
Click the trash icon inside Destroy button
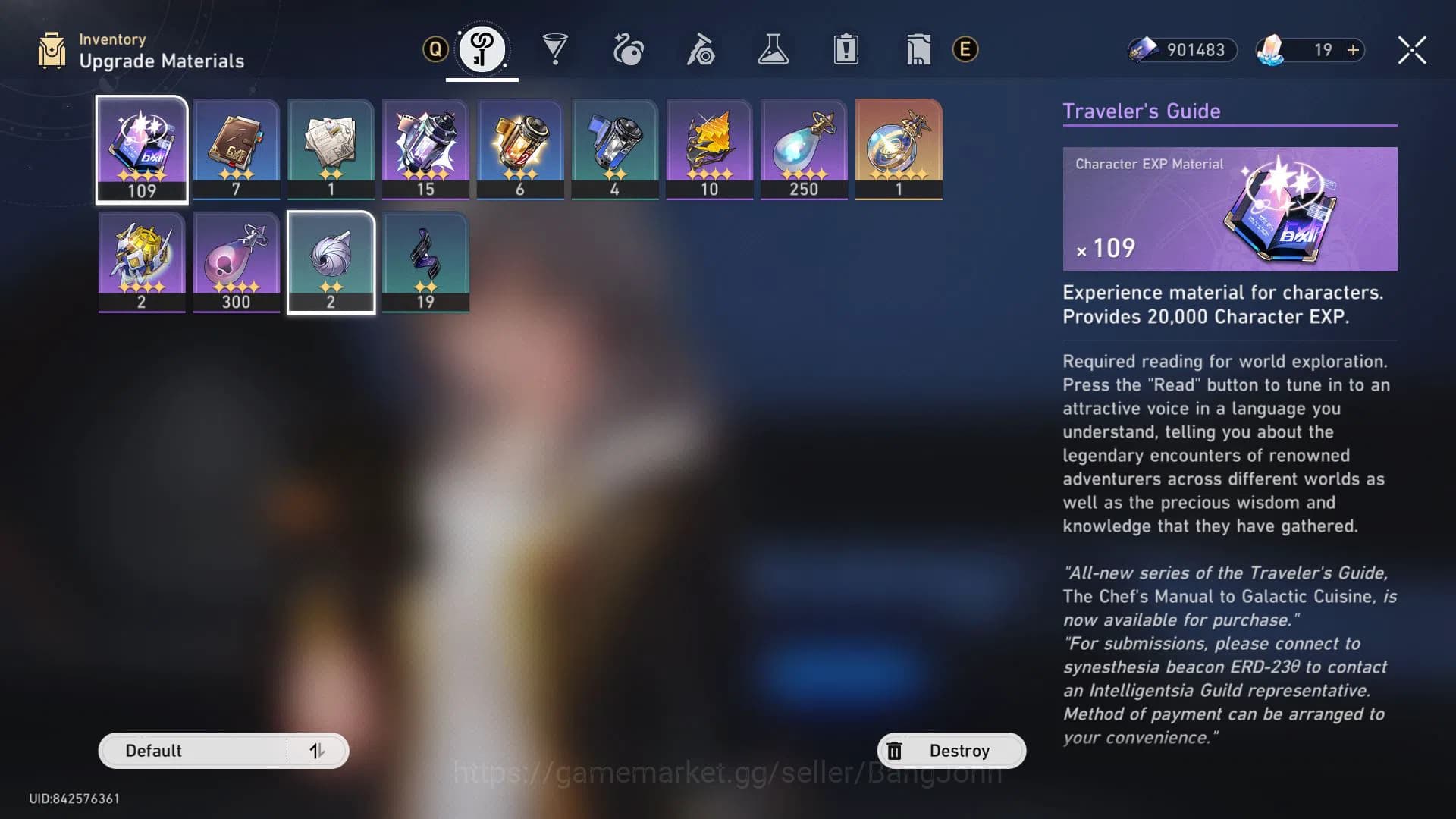click(x=896, y=750)
